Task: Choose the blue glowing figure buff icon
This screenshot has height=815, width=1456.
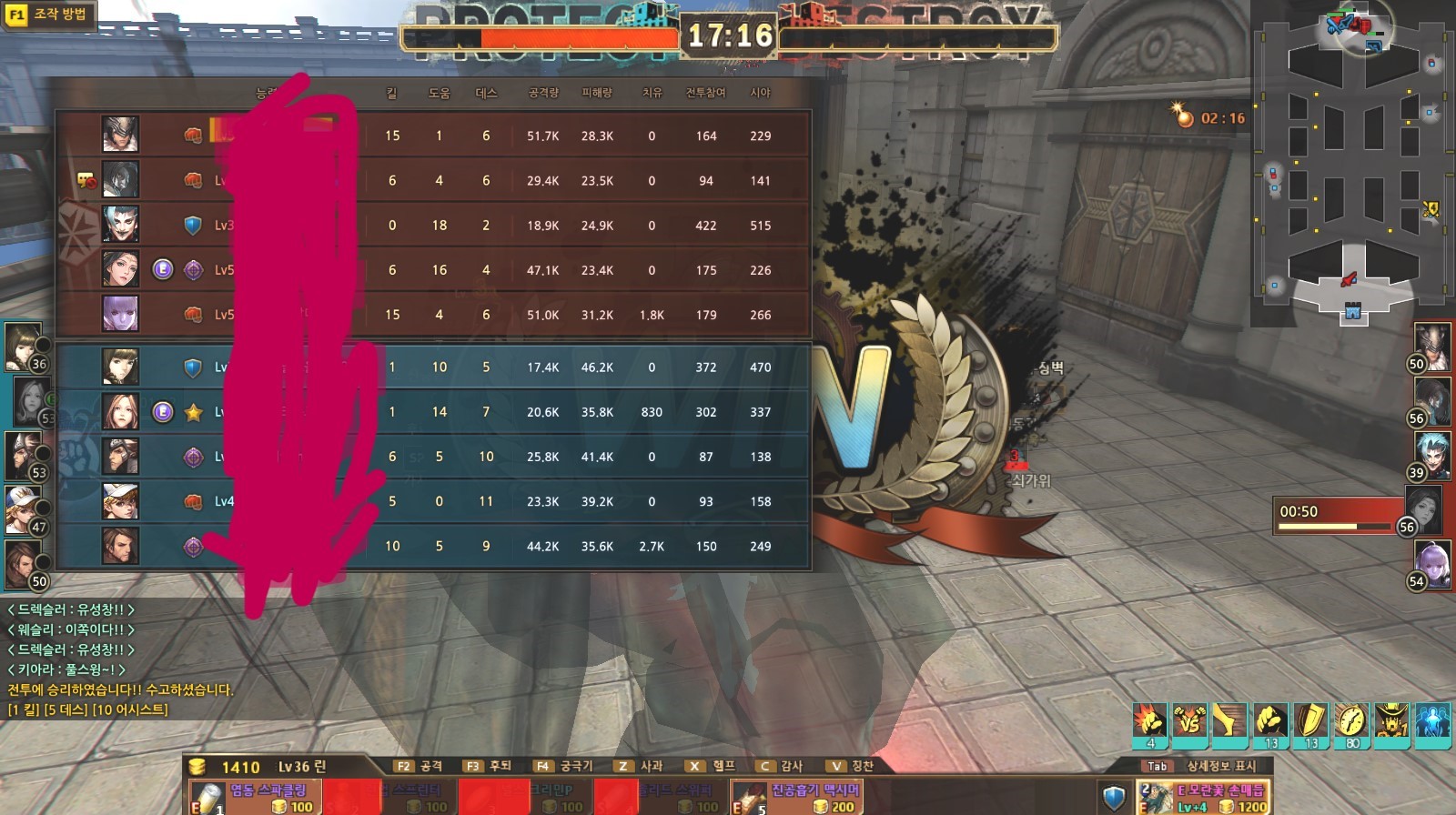Action: [x=1432, y=721]
